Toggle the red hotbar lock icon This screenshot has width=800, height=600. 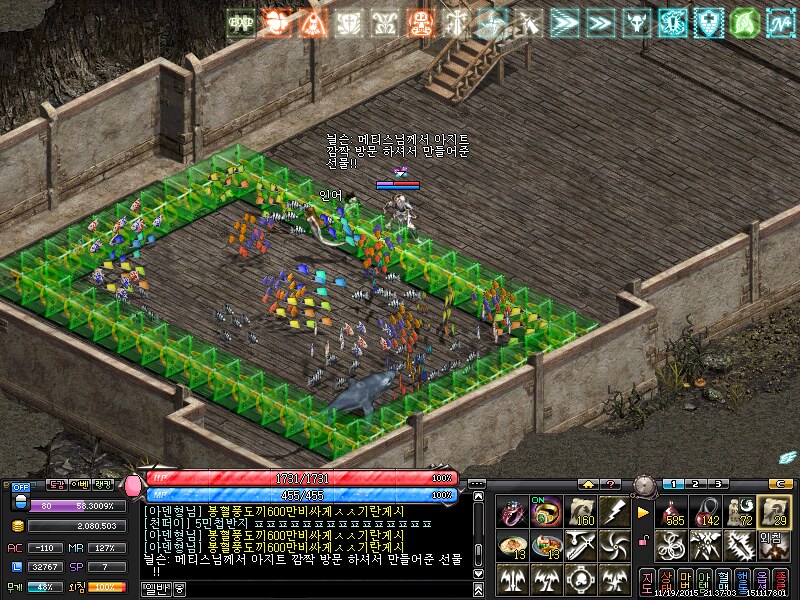coord(645,541)
